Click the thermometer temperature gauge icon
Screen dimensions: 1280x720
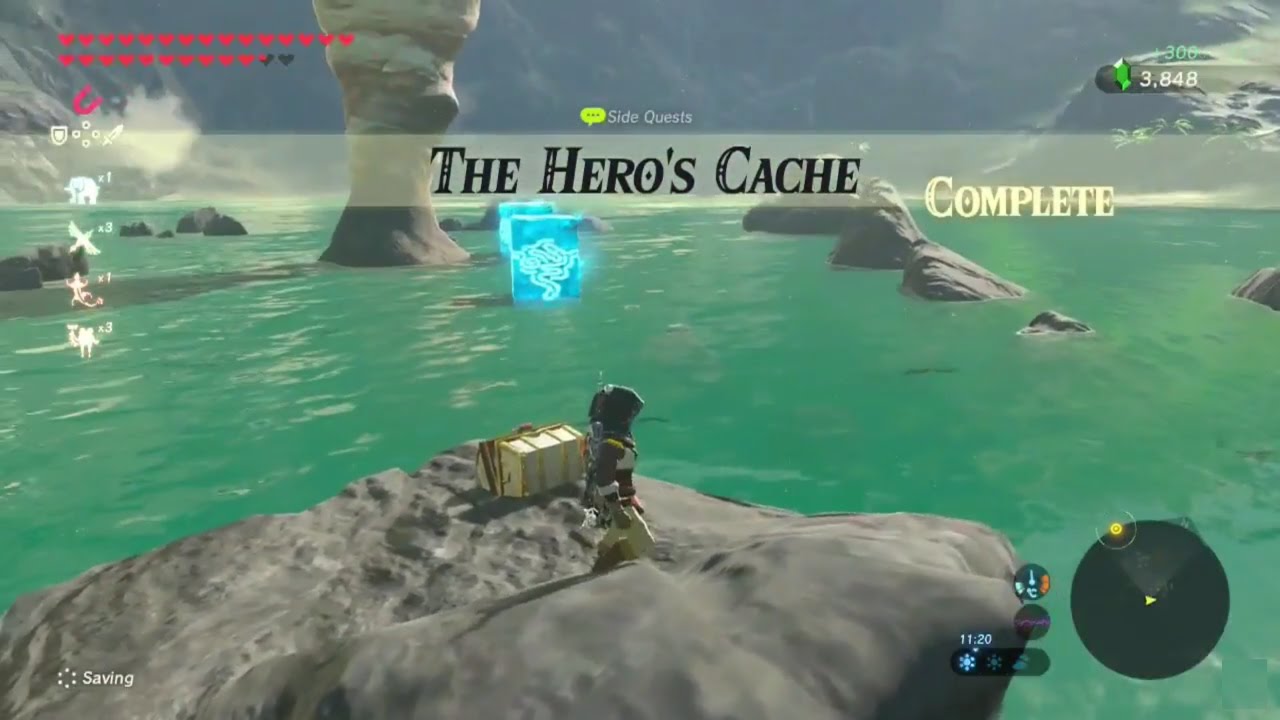point(1031,582)
